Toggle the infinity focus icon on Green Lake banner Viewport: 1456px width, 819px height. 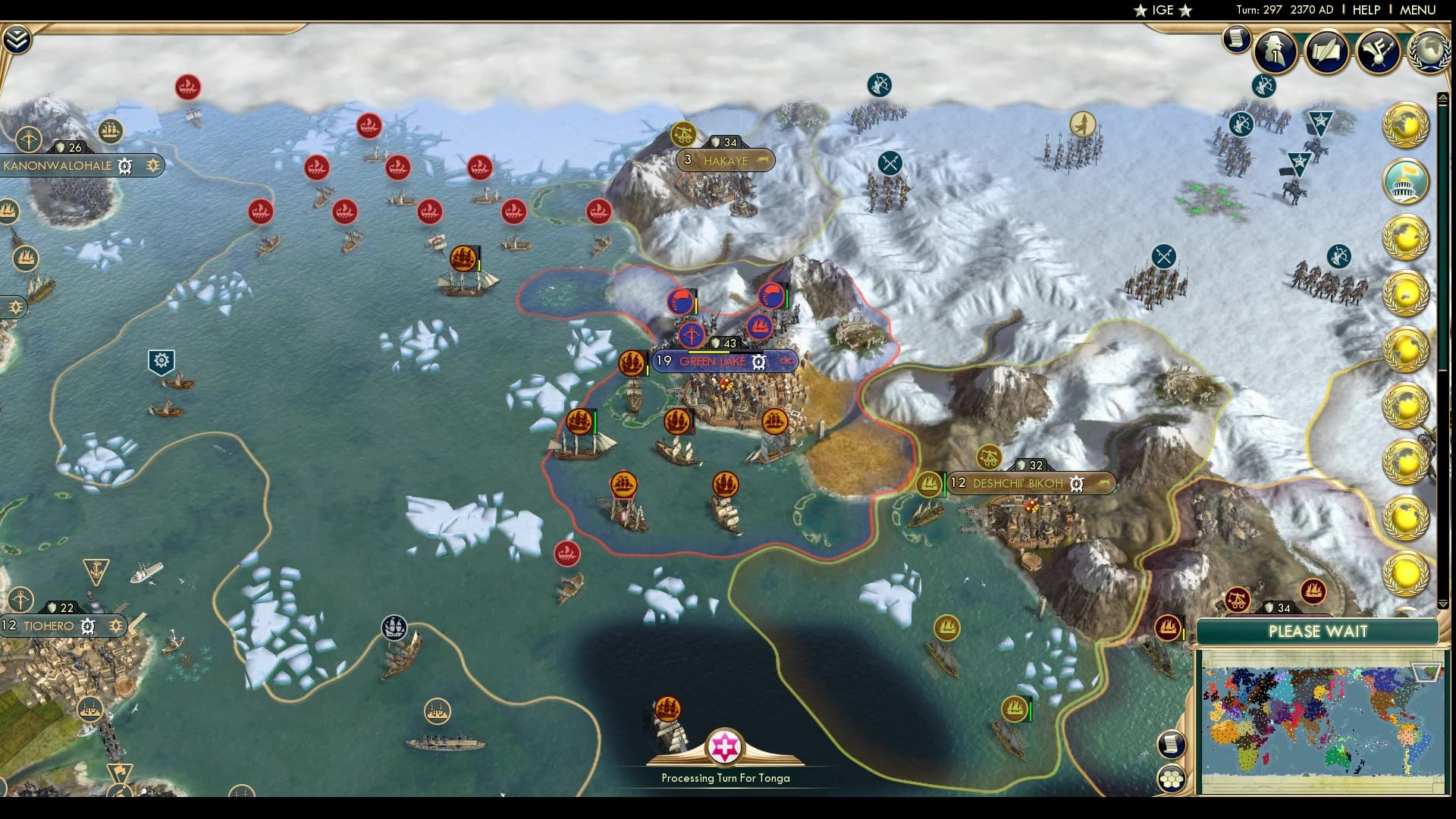coord(786,362)
